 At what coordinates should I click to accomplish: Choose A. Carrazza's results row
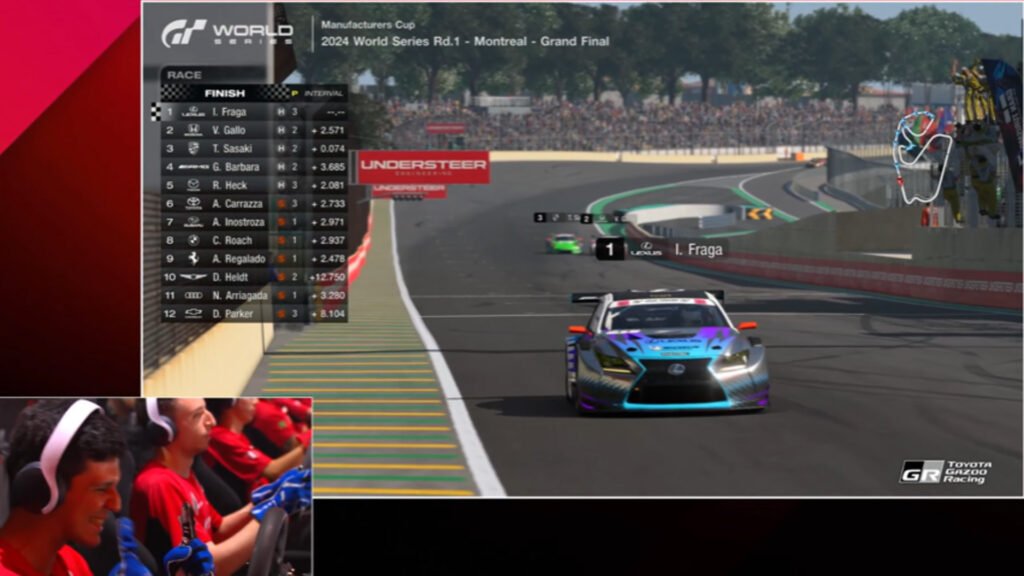coord(254,203)
